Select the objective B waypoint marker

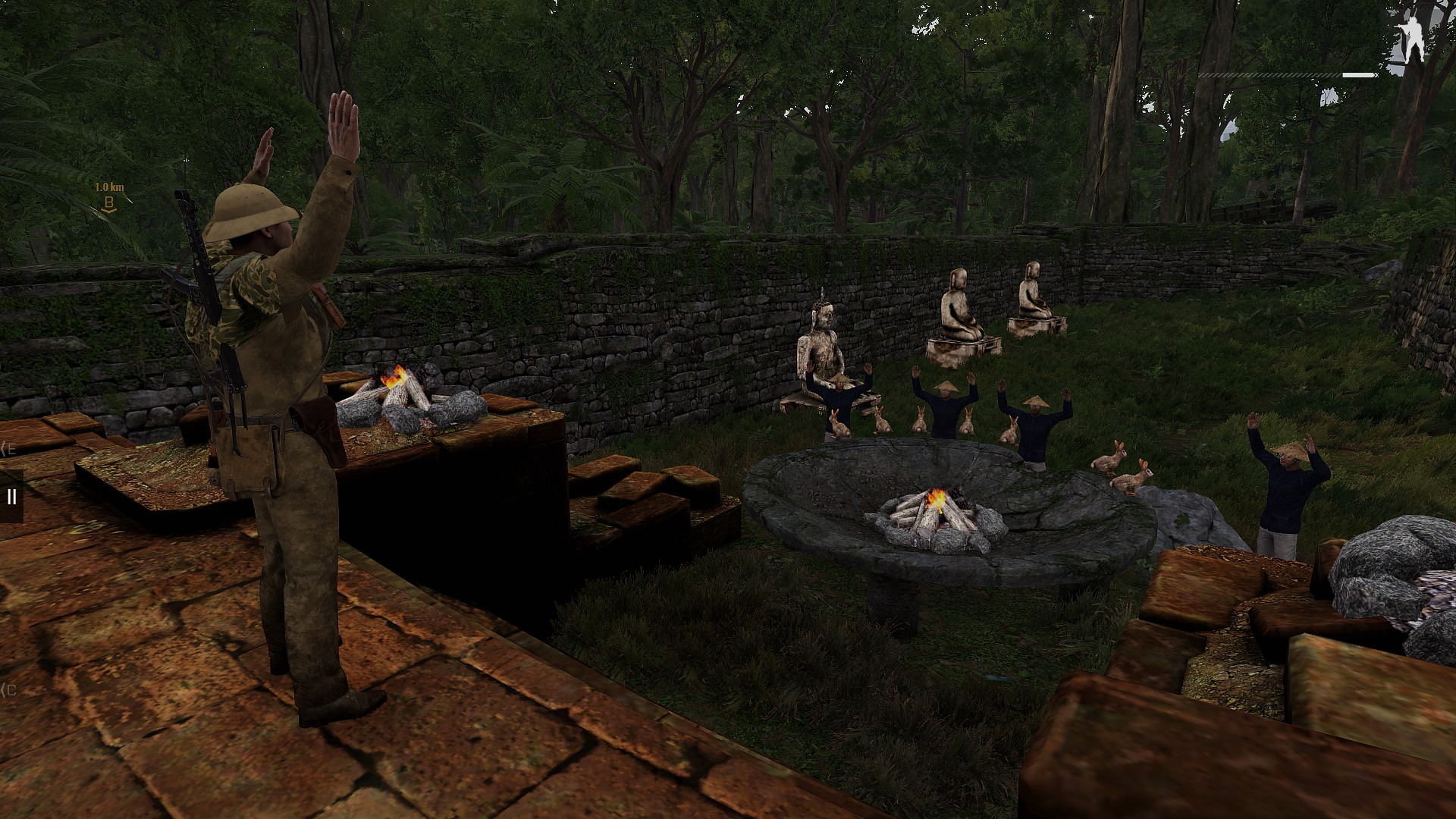pyautogui.click(x=109, y=203)
